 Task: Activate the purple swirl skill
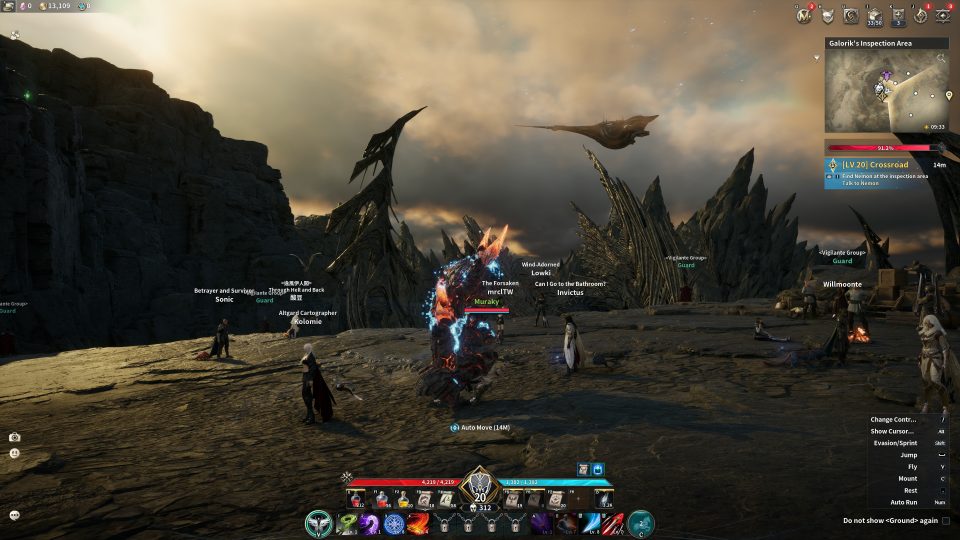tap(371, 523)
